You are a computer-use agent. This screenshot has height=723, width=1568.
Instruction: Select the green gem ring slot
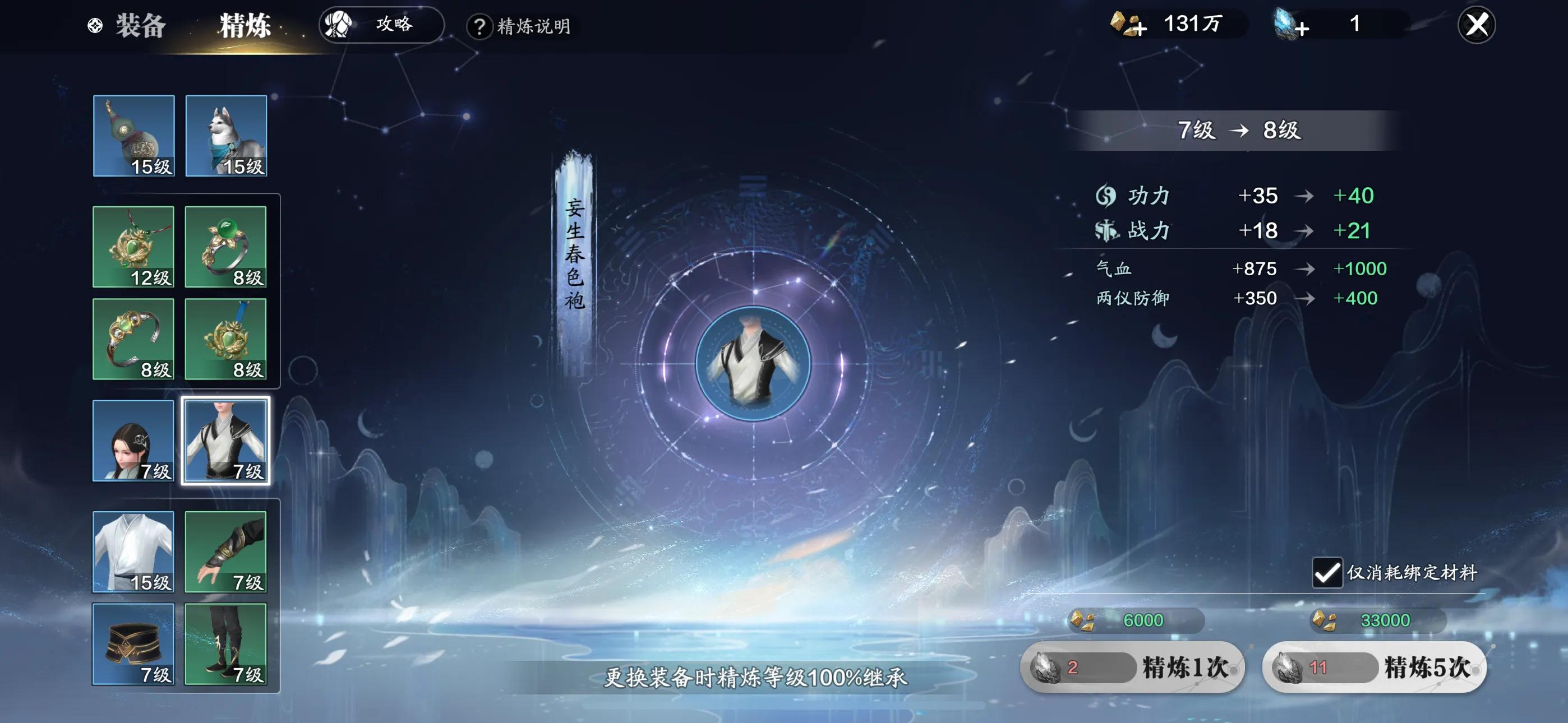pos(225,247)
